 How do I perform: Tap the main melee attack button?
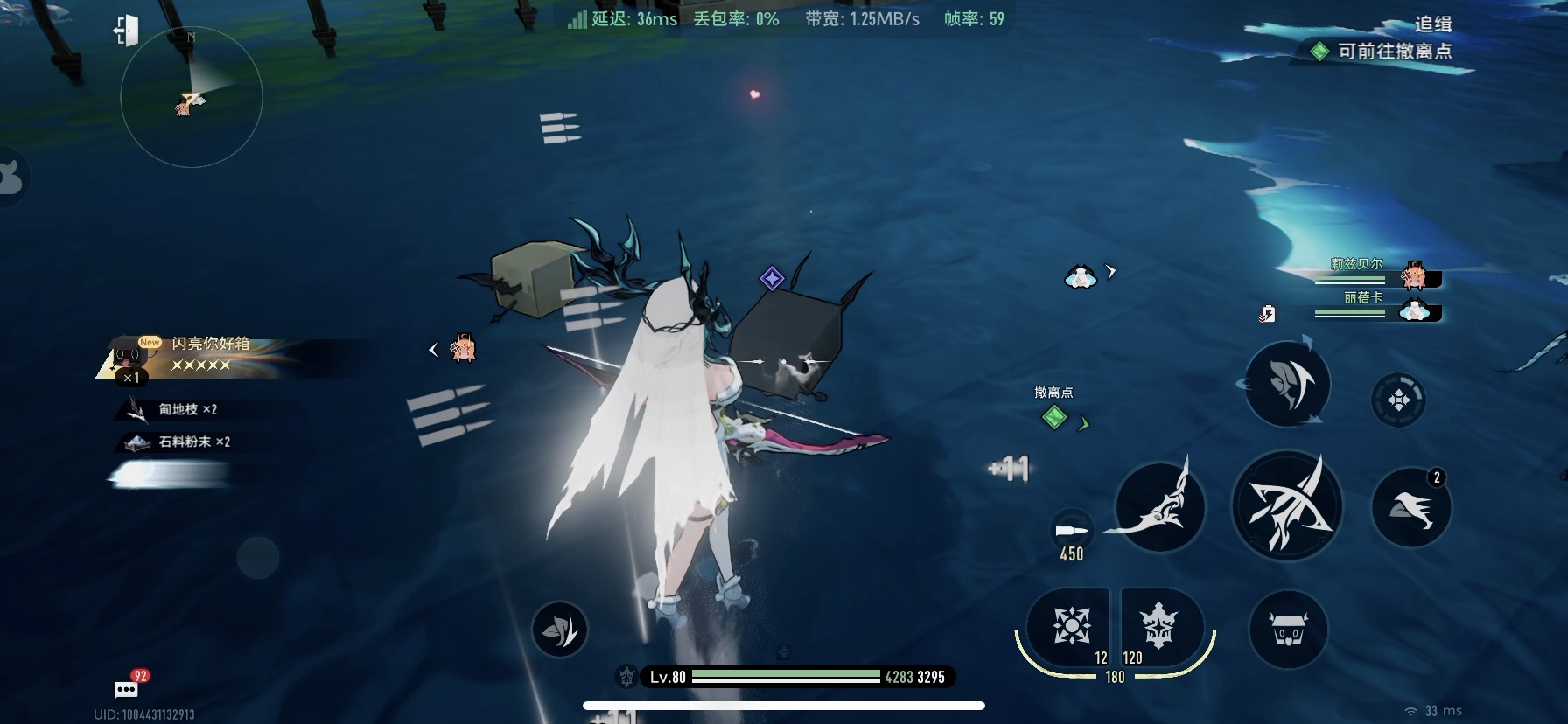(1286, 506)
